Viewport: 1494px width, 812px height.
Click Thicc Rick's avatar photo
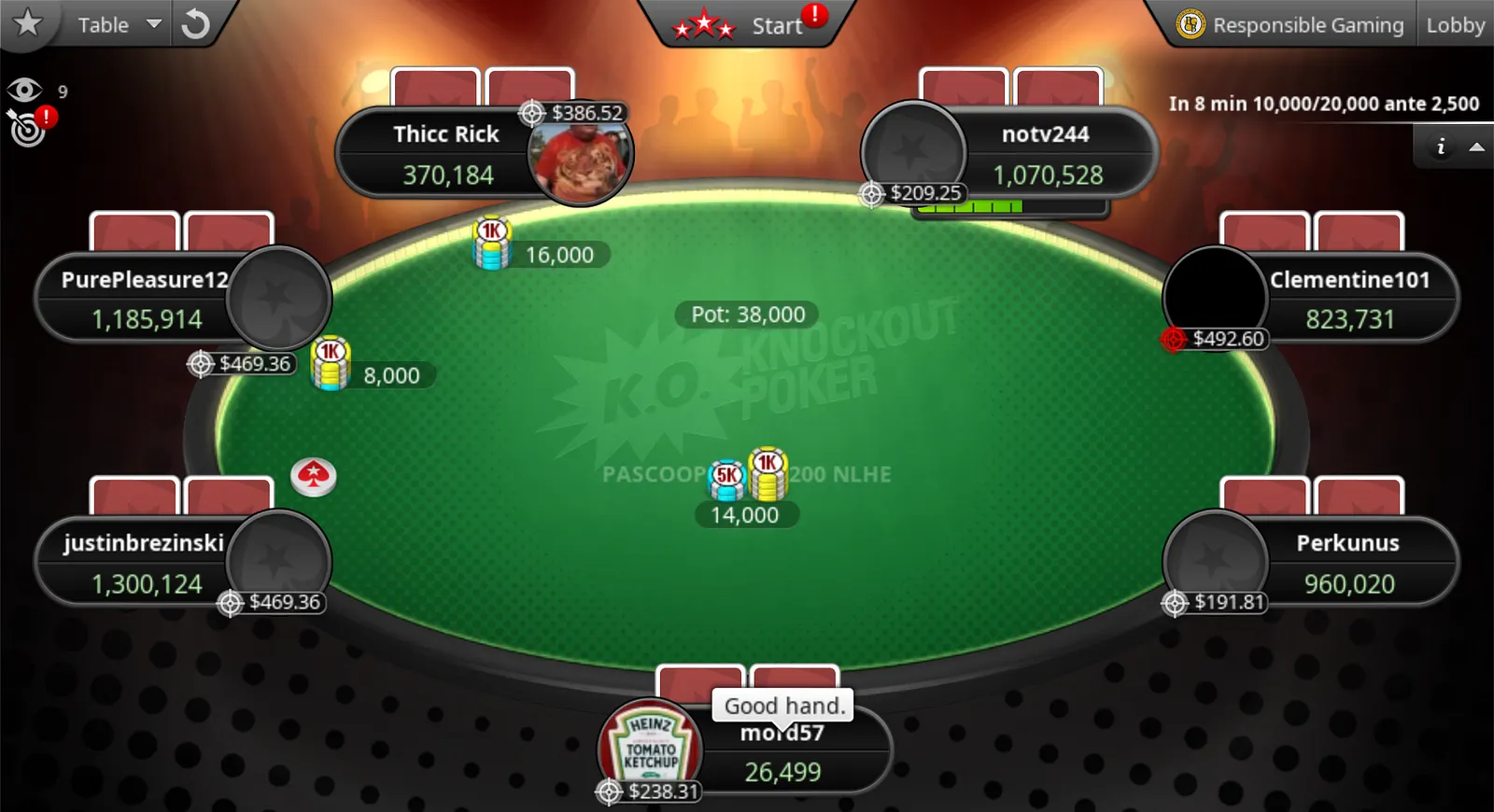click(581, 157)
